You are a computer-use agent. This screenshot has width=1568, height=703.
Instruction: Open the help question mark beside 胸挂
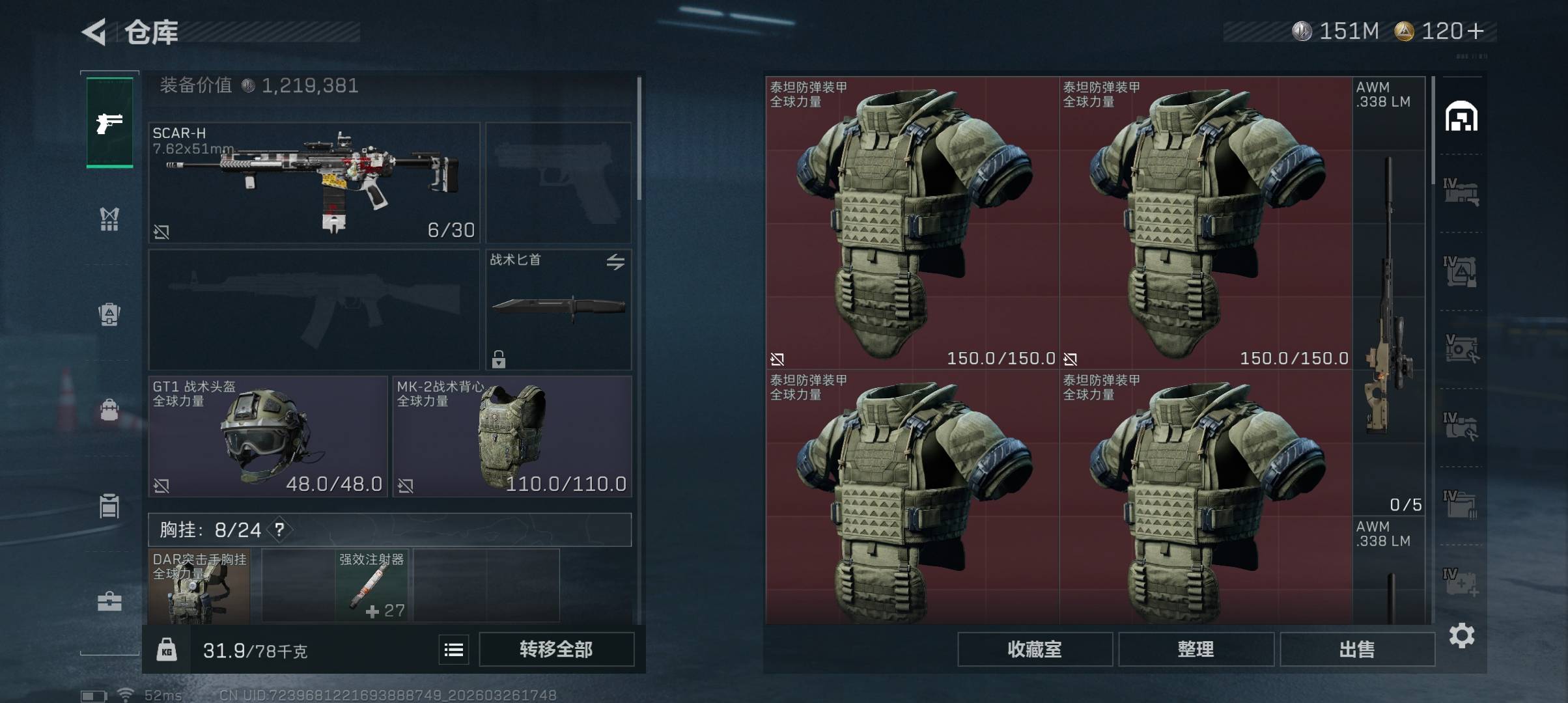tap(279, 529)
